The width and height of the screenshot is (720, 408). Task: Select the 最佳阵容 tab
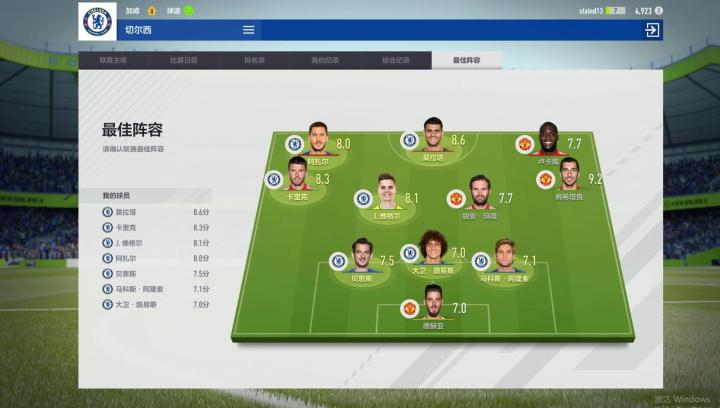[x=467, y=60]
